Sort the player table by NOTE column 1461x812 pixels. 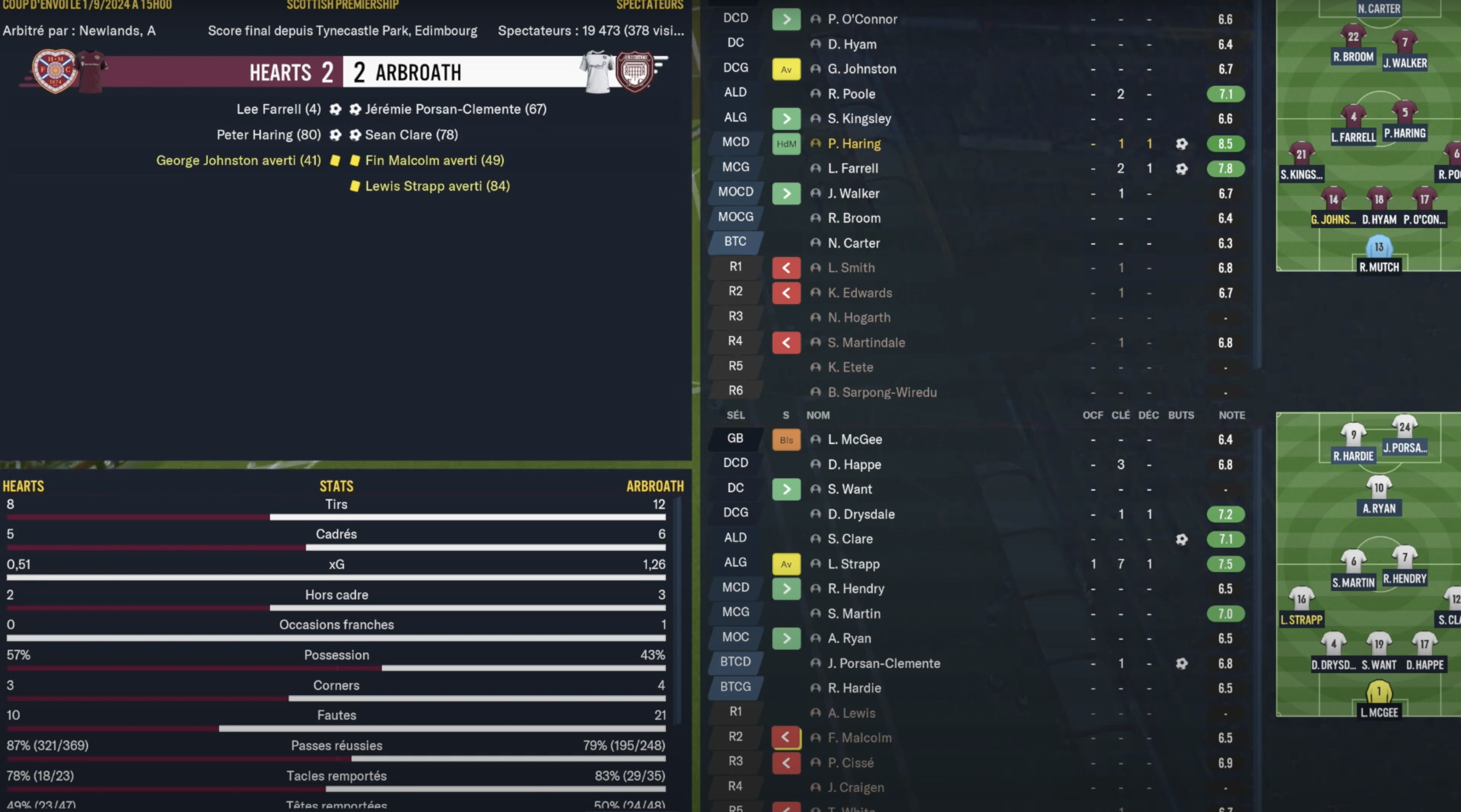coord(1231,415)
